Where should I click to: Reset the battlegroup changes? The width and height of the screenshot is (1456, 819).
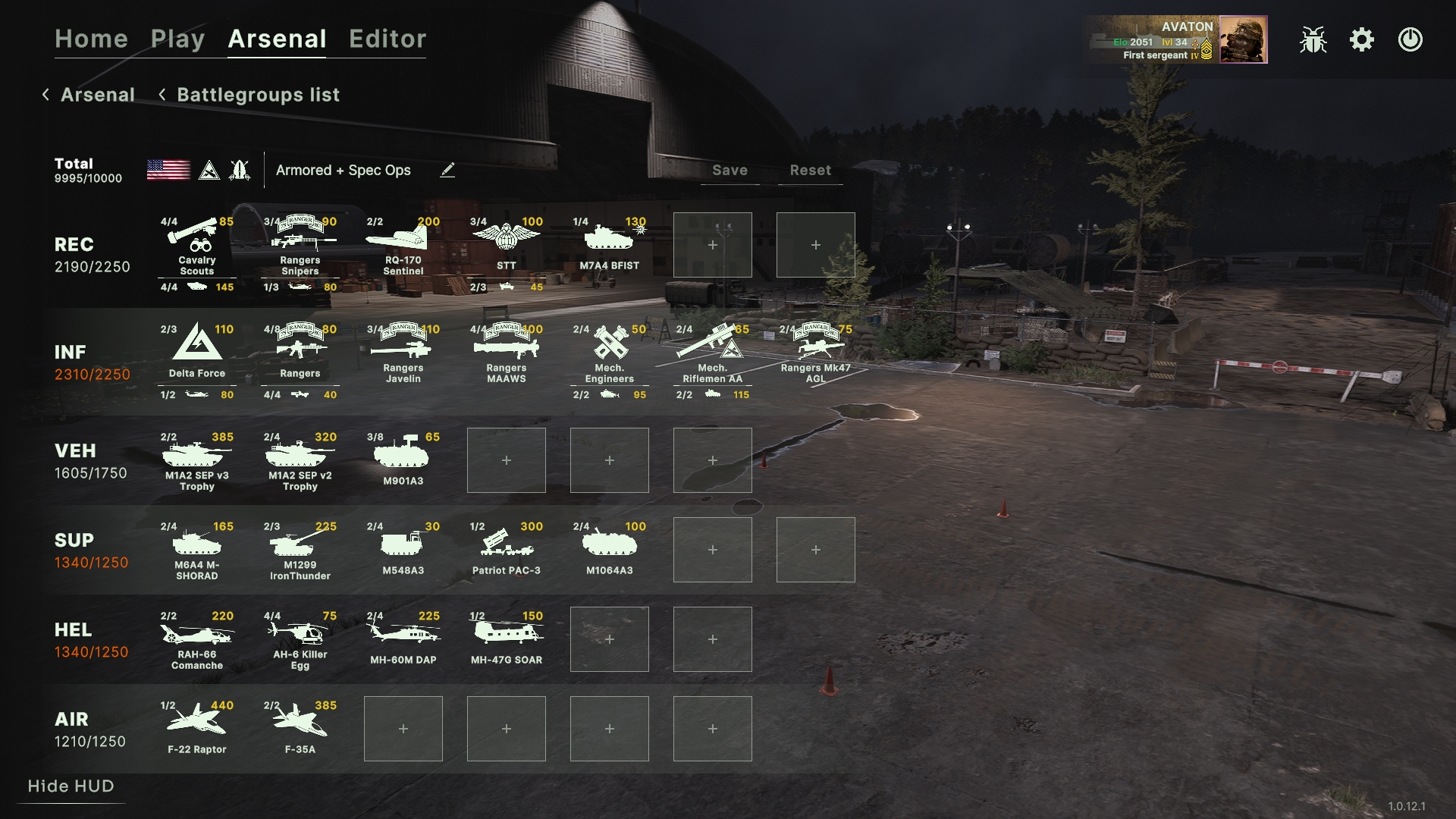pos(810,171)
